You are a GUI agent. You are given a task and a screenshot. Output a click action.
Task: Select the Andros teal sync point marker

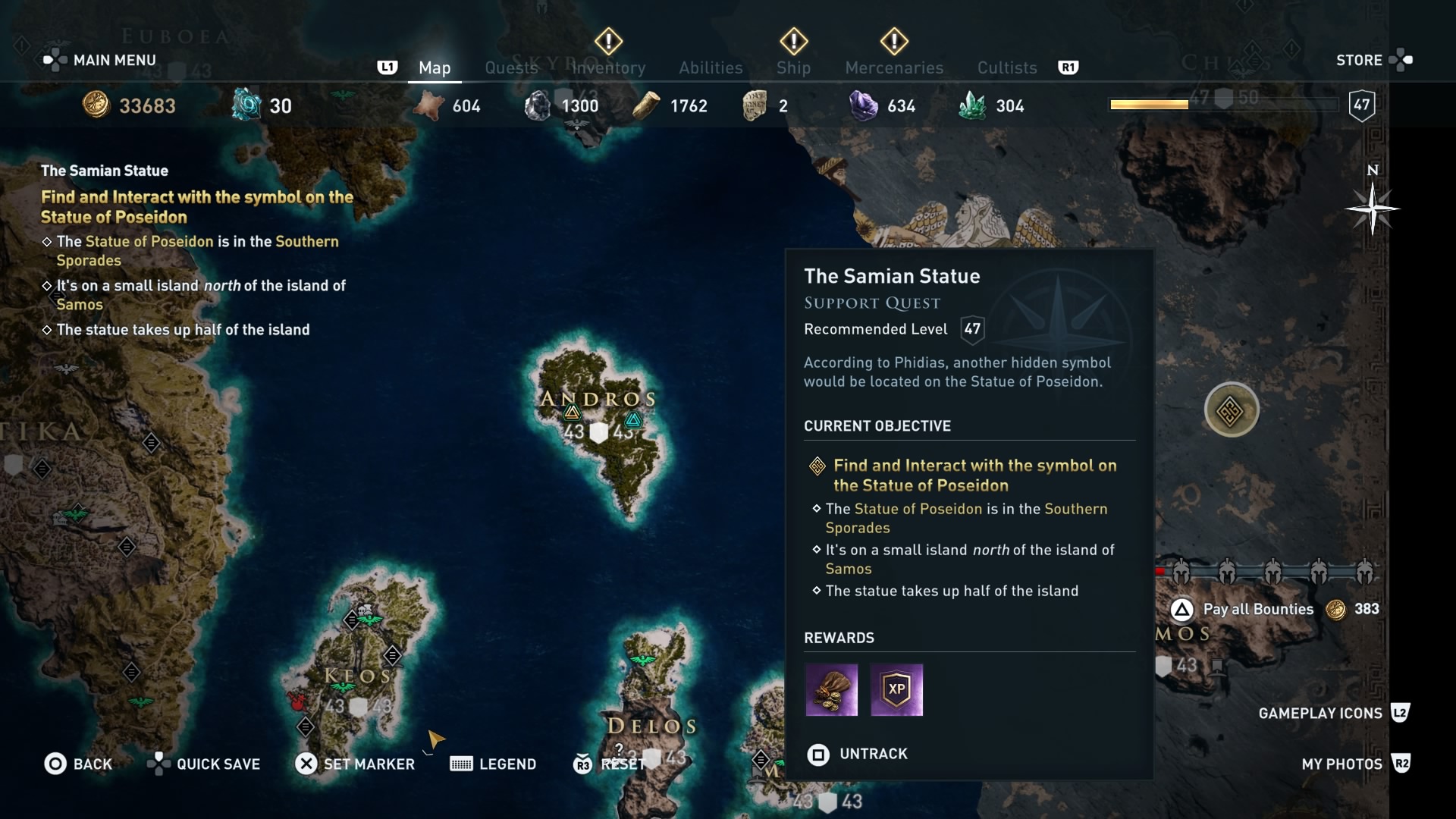(x=633, y=419)
